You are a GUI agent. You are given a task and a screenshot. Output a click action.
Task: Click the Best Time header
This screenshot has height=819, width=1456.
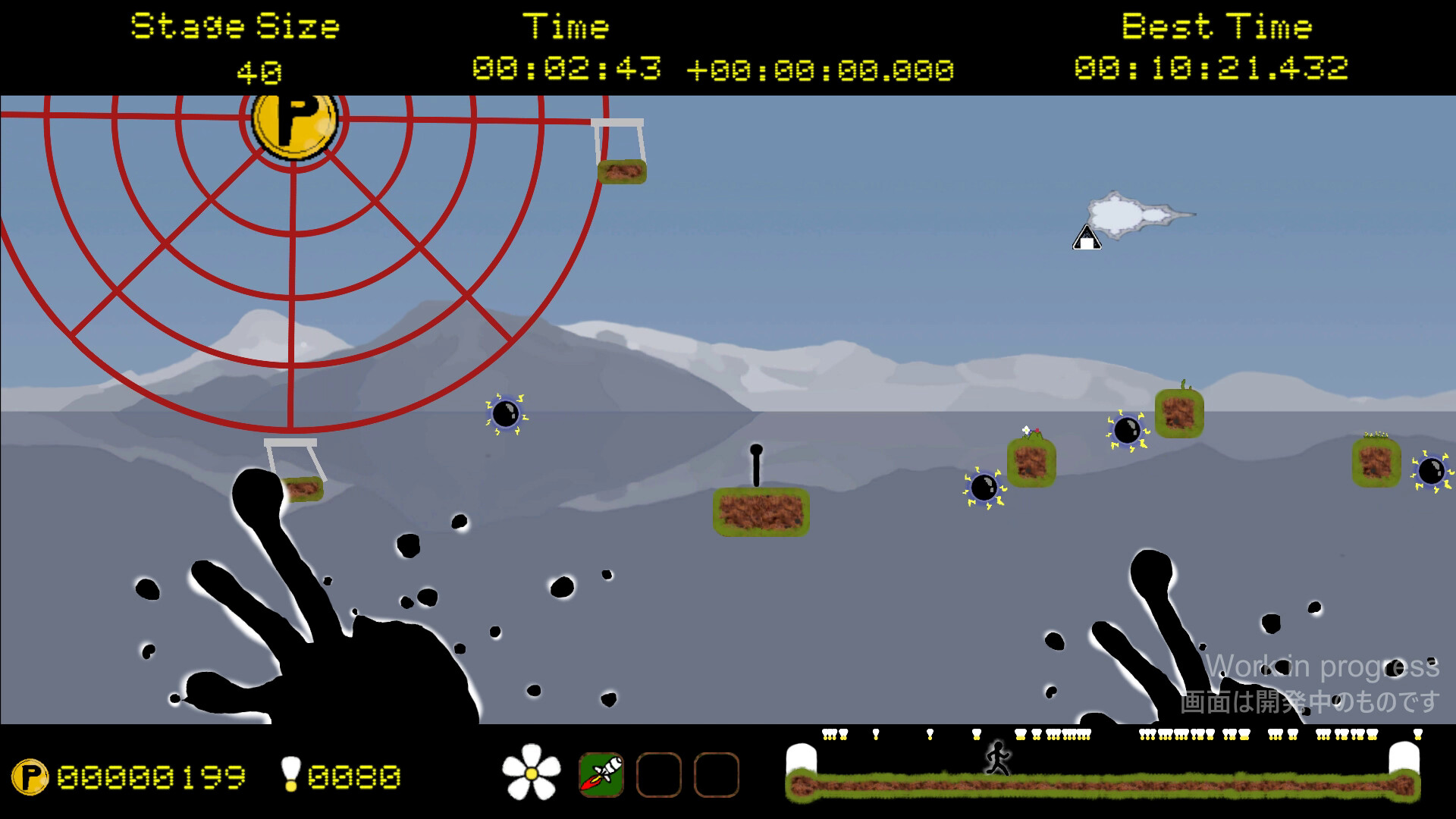pyautogui.click(x=1217, y=25)
